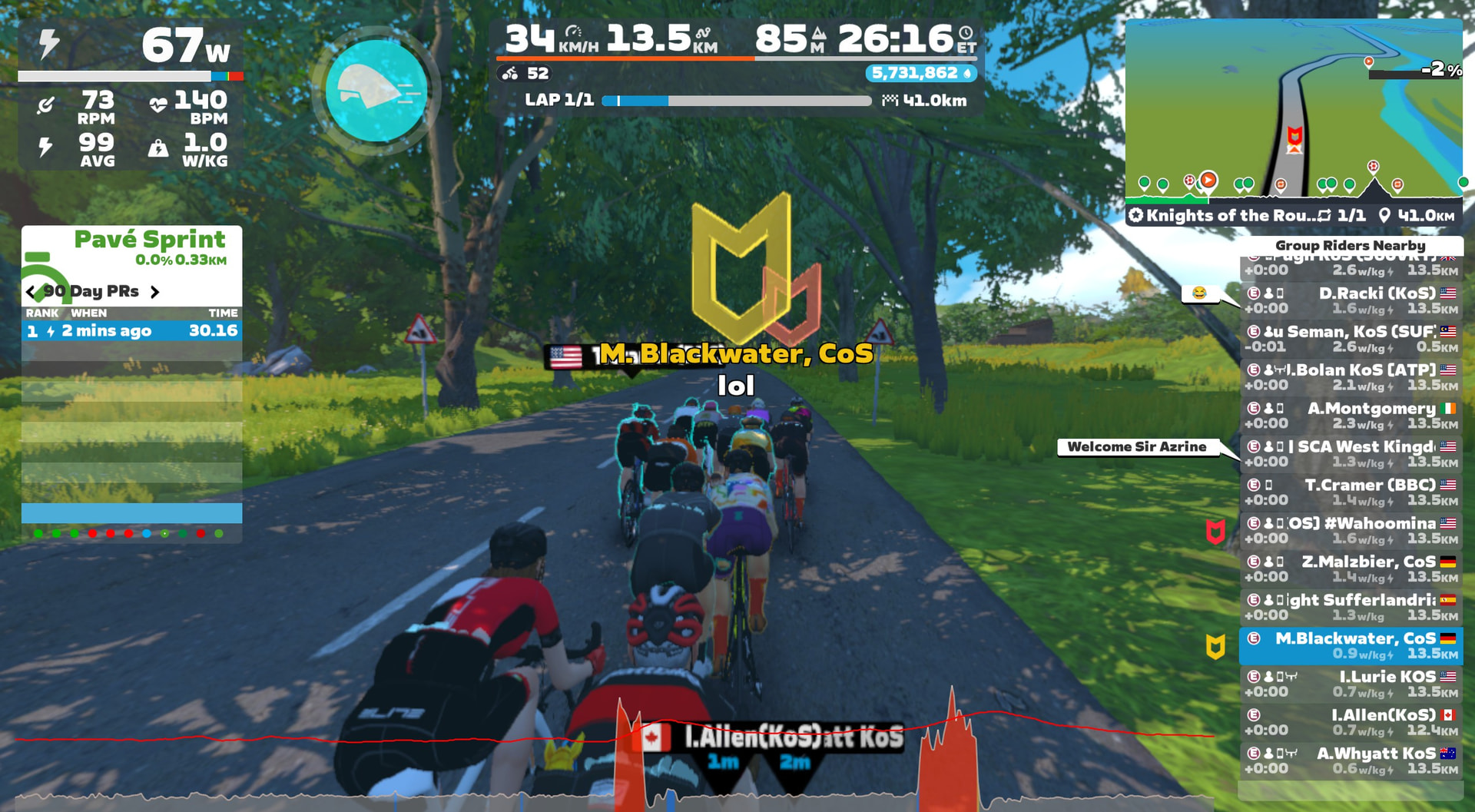Click the LAP 1/1 progress bar
Image resolution: width=1475 pixels, height=812 pixels.
click(x=736, y=101)
